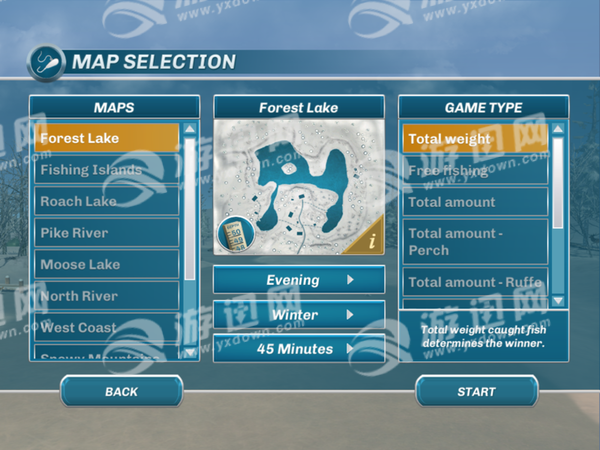Pick the Total amount - Perch mode
This screenshot has width=600, height=450.
475,241
